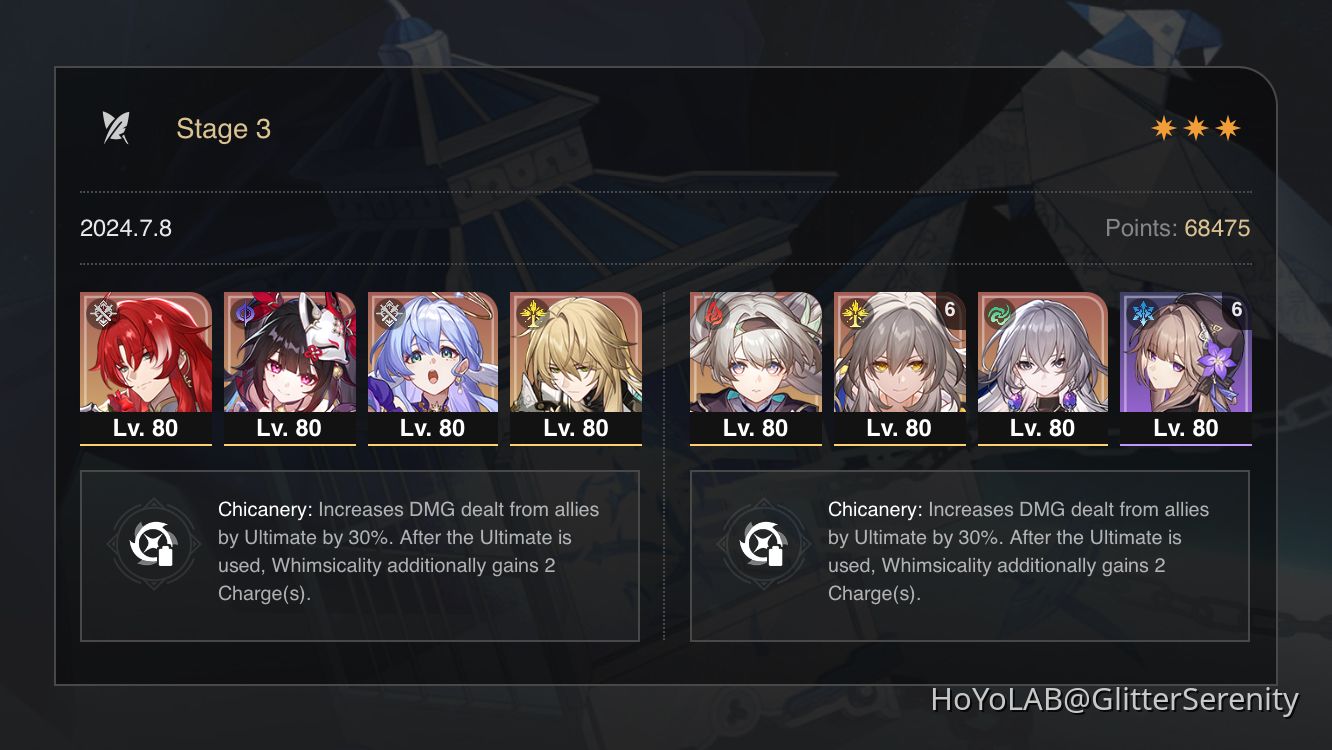
Task: Click the date 2024.7.8
Action: (125, 228)
